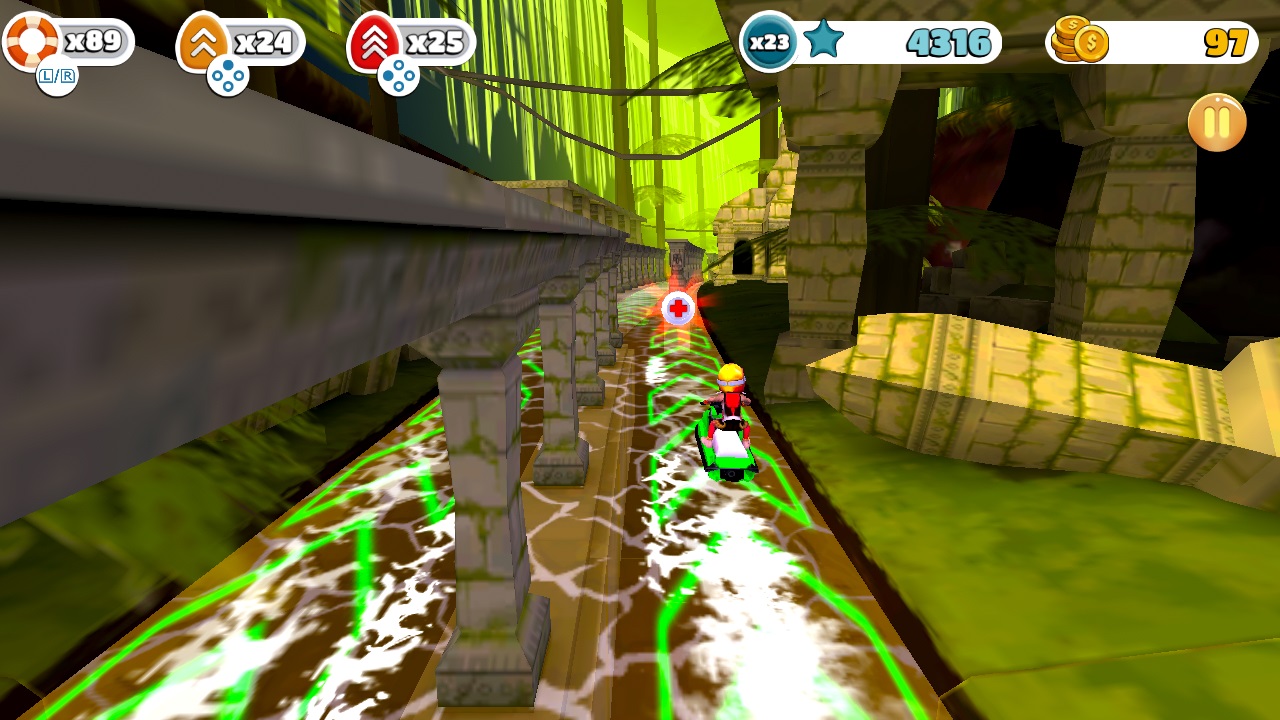Click the x89 life preserver counter
Viewport: 1280px width, 720px height.
[x=95, y=42]
